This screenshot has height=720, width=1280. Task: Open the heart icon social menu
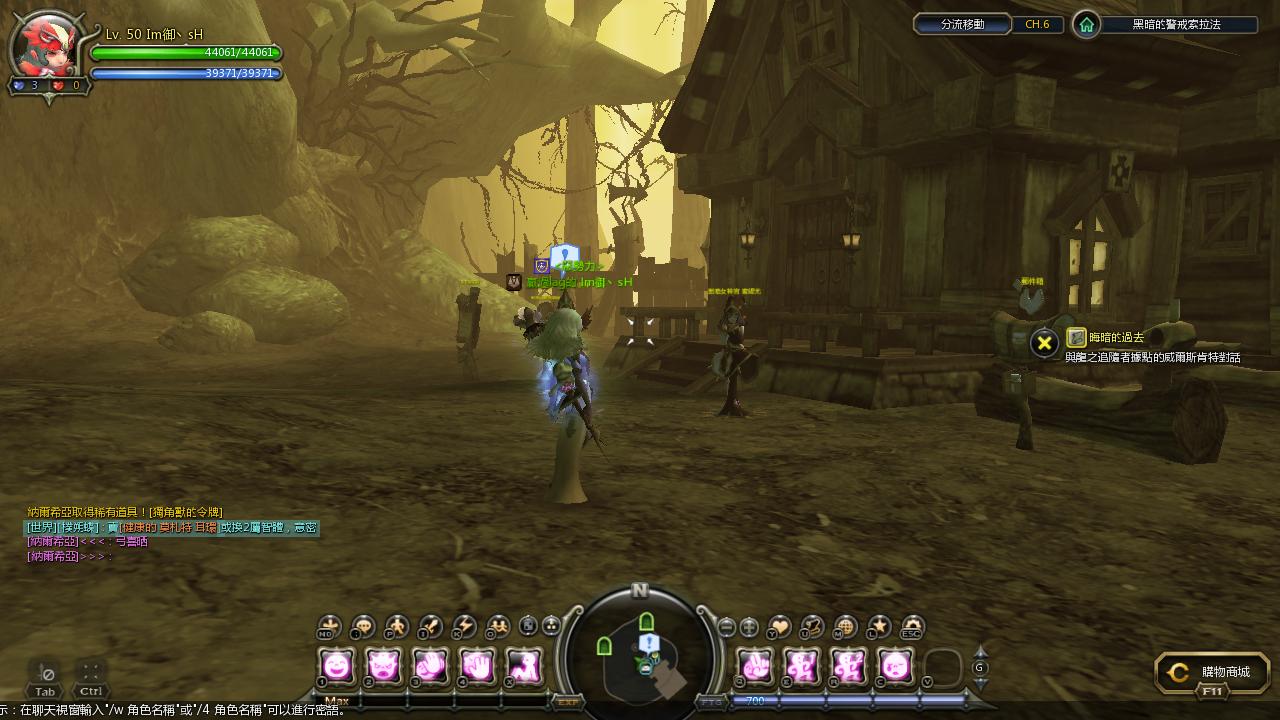point(778,627)
